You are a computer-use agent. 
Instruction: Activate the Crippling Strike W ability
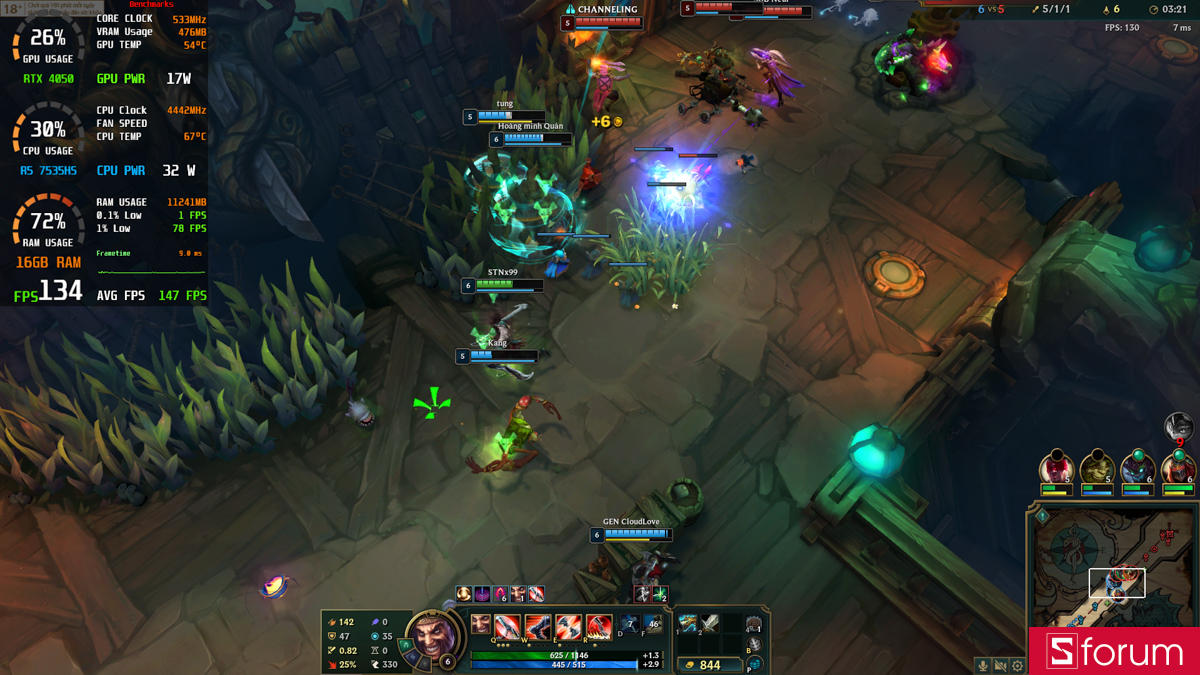[x=538, y=627]
